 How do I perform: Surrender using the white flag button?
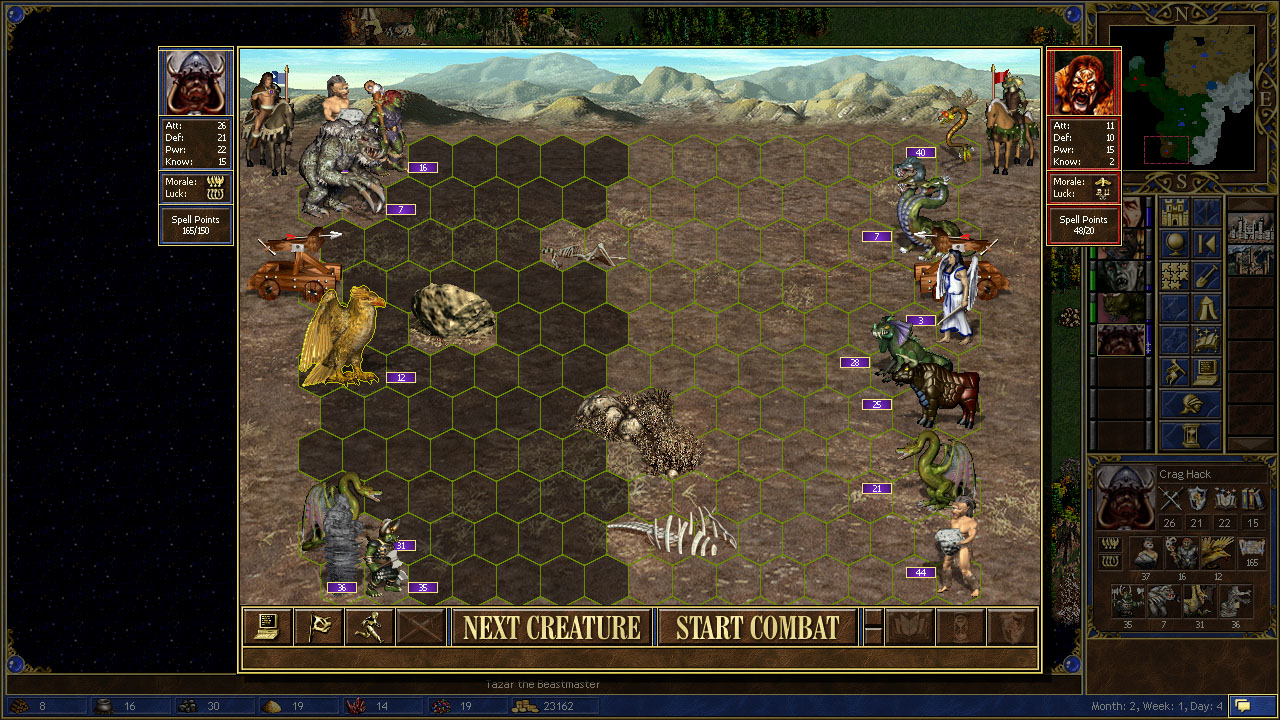(318, 627)
